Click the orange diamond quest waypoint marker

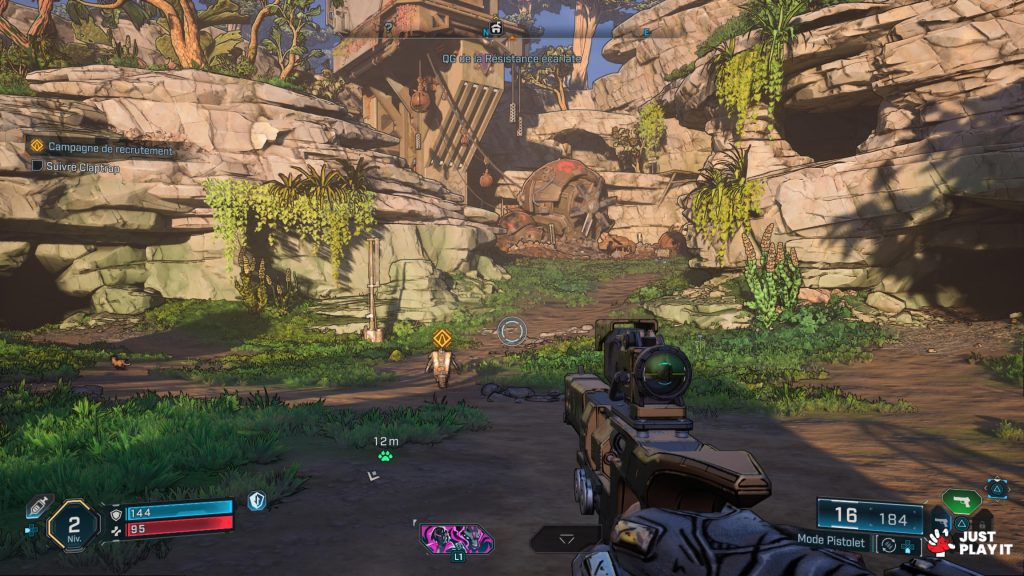pos(442,338)
